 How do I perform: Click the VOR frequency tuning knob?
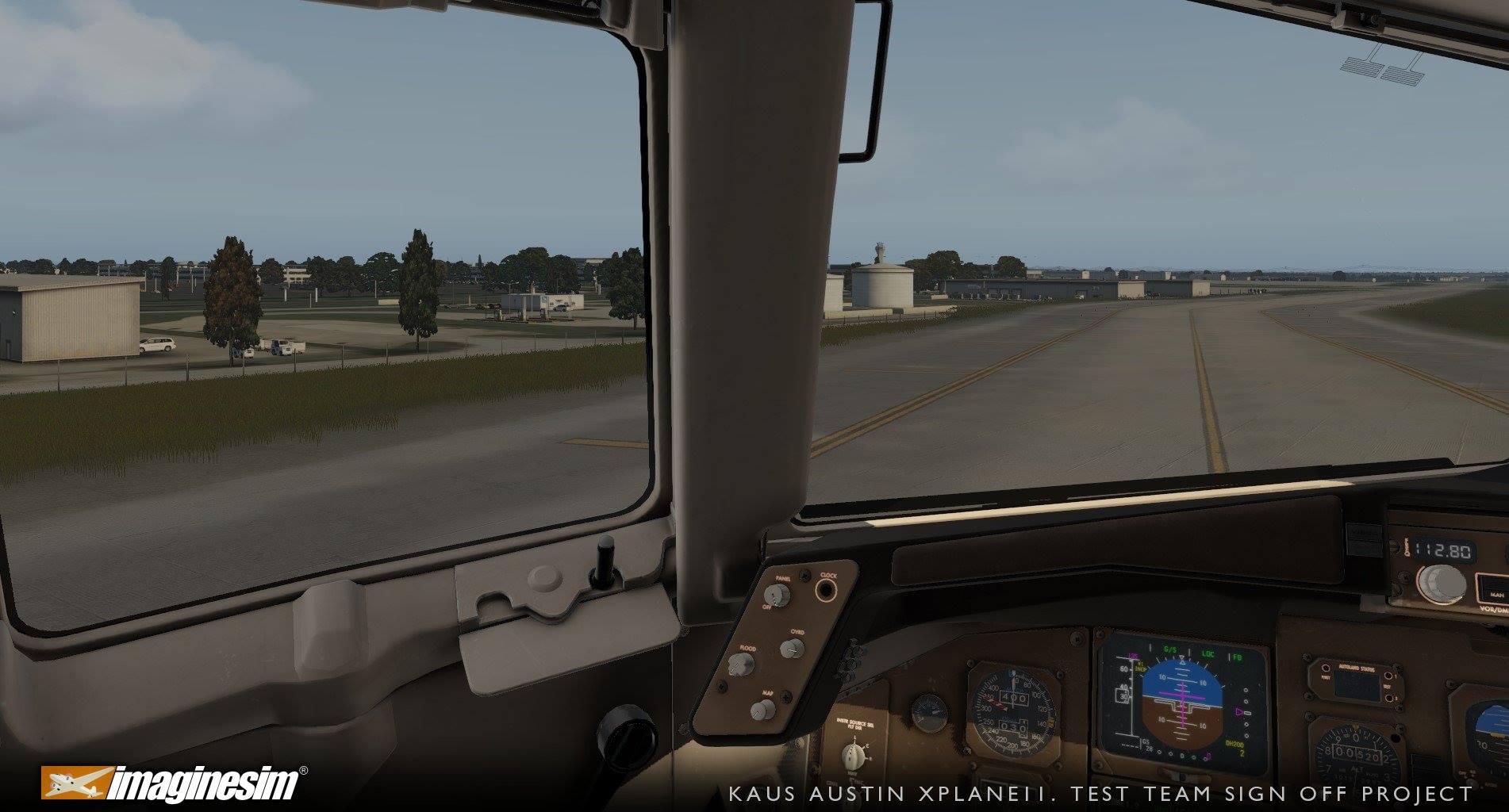1441,584
